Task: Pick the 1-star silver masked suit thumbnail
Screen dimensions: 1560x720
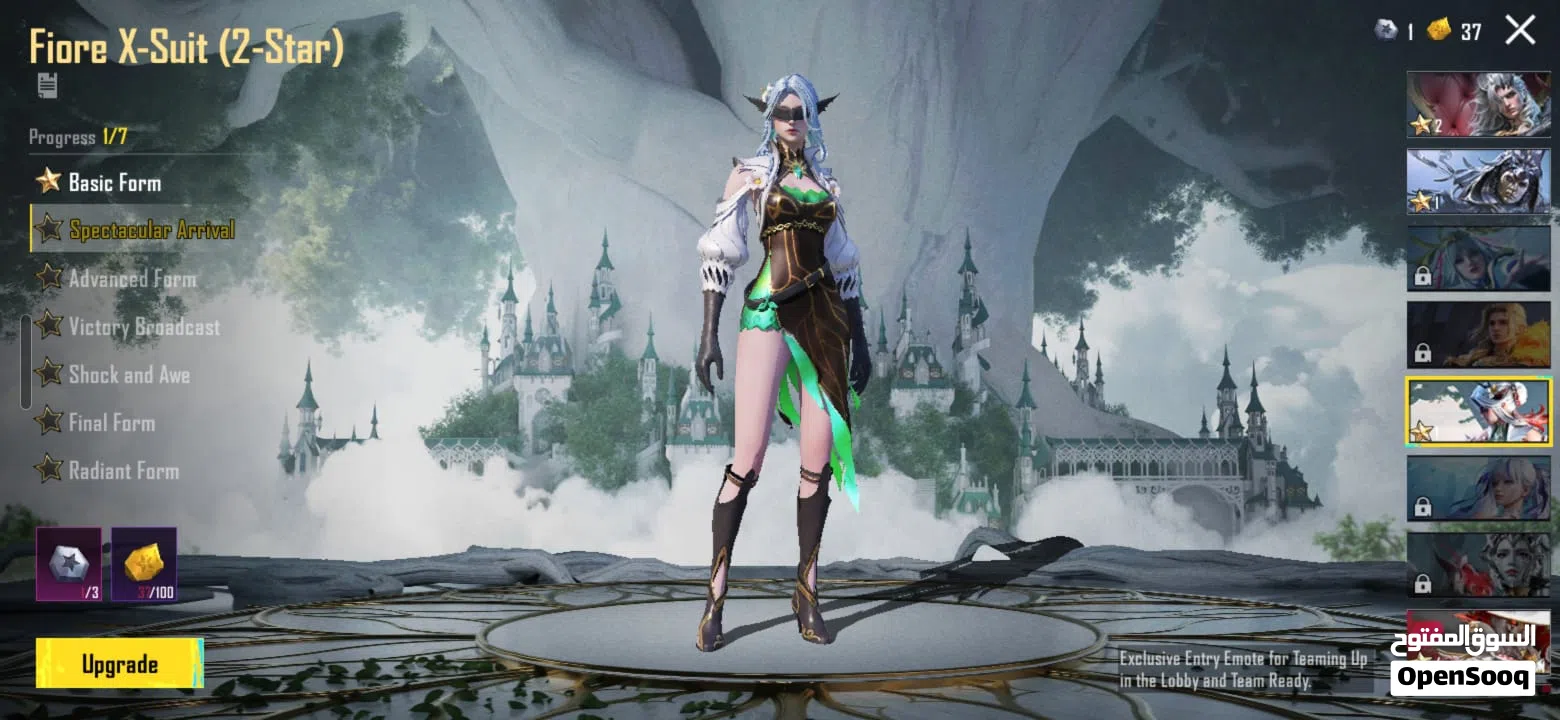Action: [x=1478, y=181]
